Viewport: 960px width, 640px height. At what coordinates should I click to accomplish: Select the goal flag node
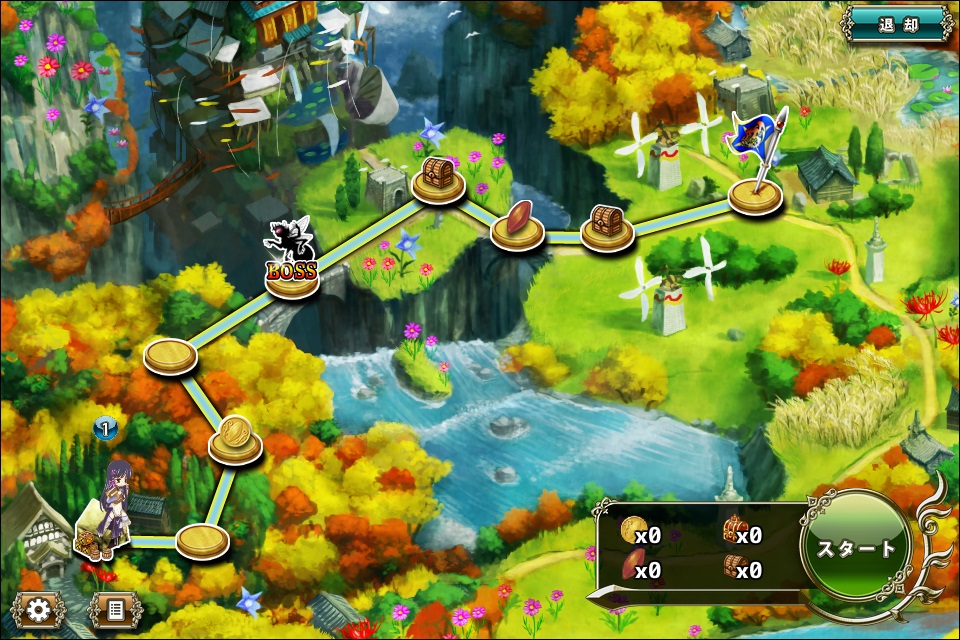tap(755, 193)
